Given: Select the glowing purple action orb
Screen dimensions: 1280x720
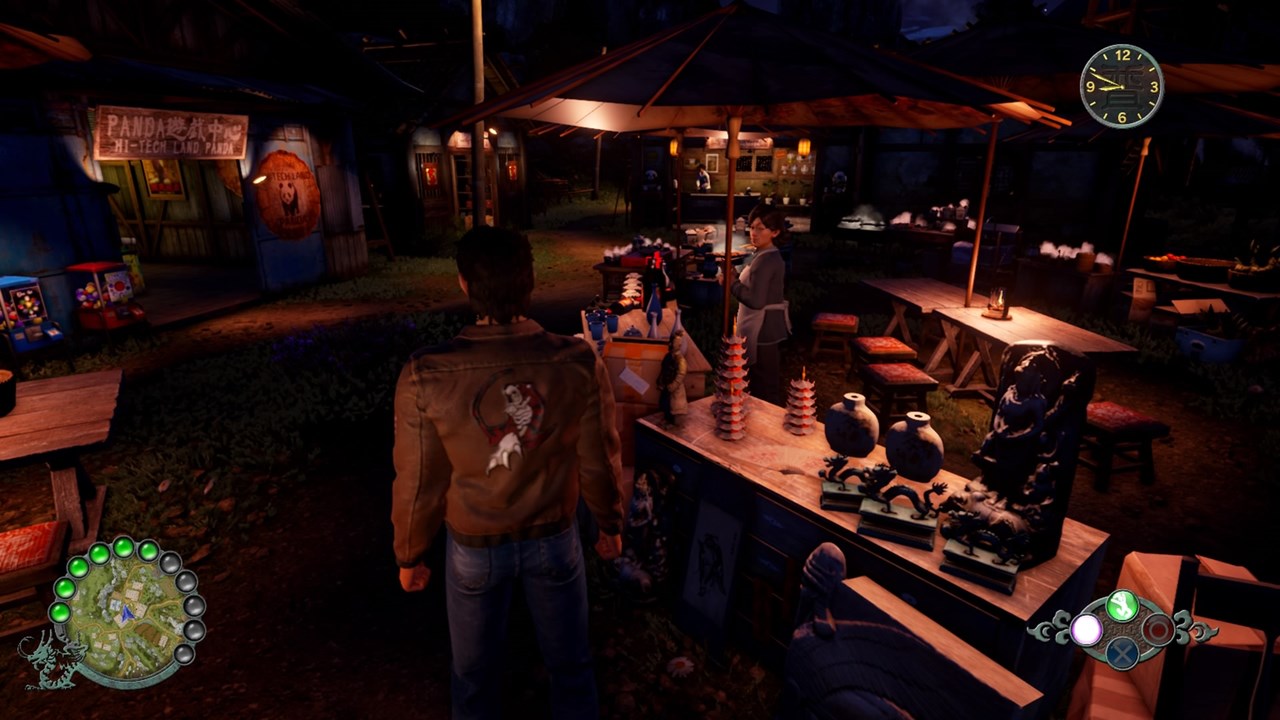Looking at the screenshot, I should point(1086,630).
